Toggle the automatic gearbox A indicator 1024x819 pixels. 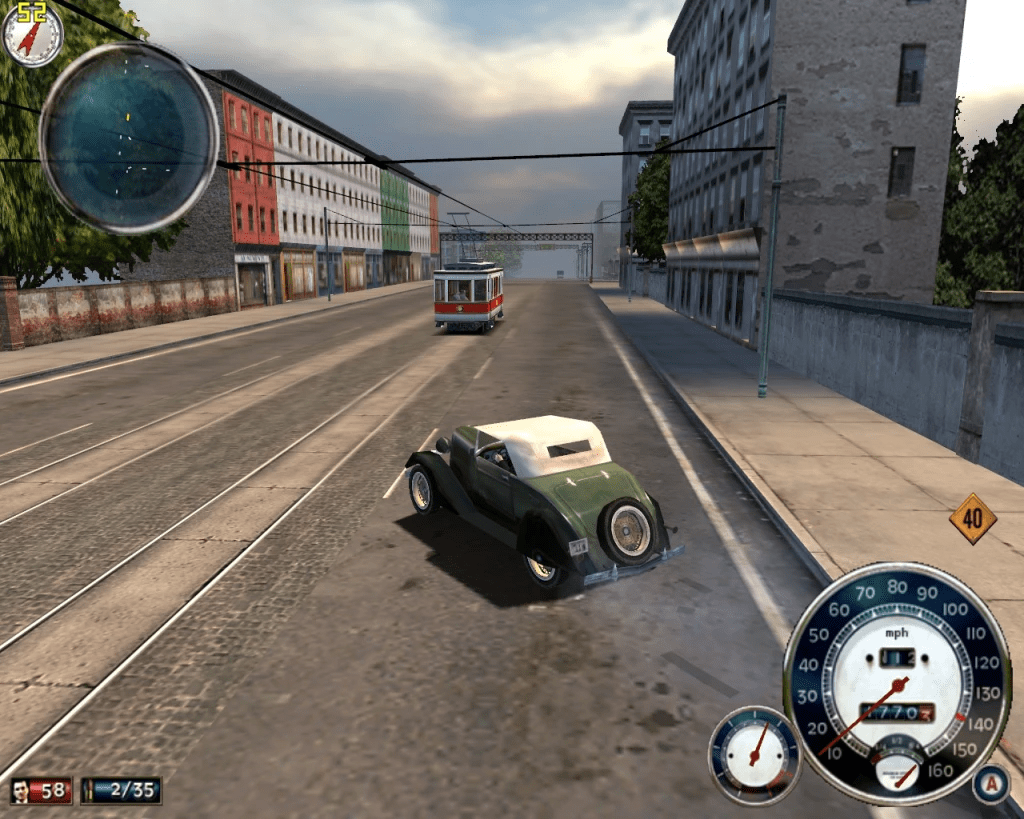click(989, 783)
